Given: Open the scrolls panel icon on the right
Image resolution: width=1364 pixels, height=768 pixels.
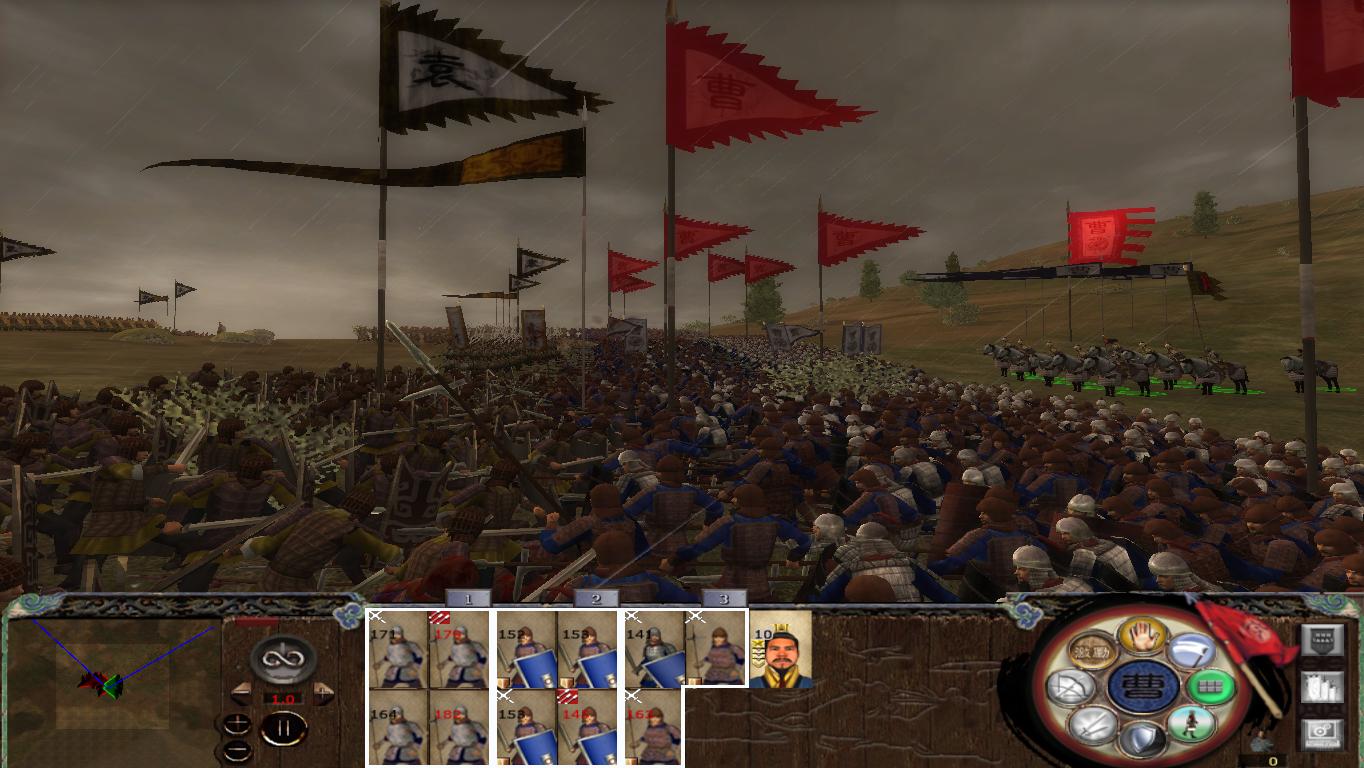Looking at the screenshot, I should point(1322,687).
